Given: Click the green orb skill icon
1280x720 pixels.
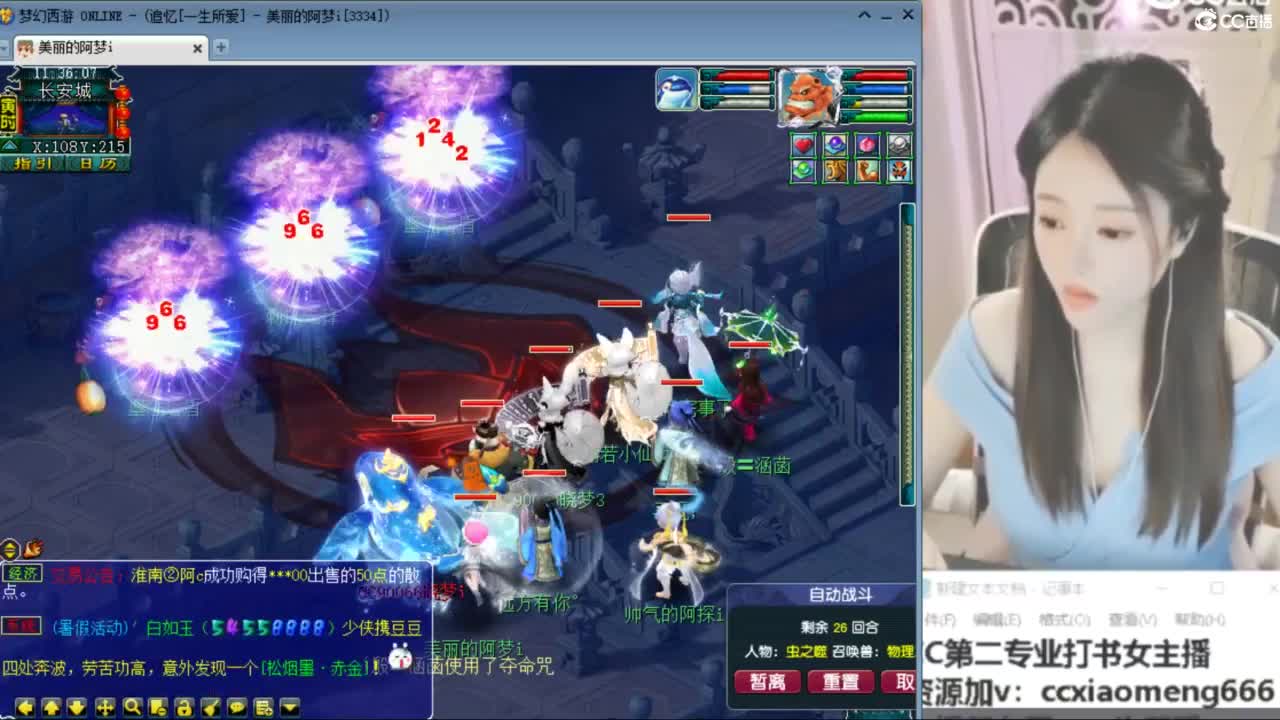Looking at the screenshot, I should [x=804, y=171].
